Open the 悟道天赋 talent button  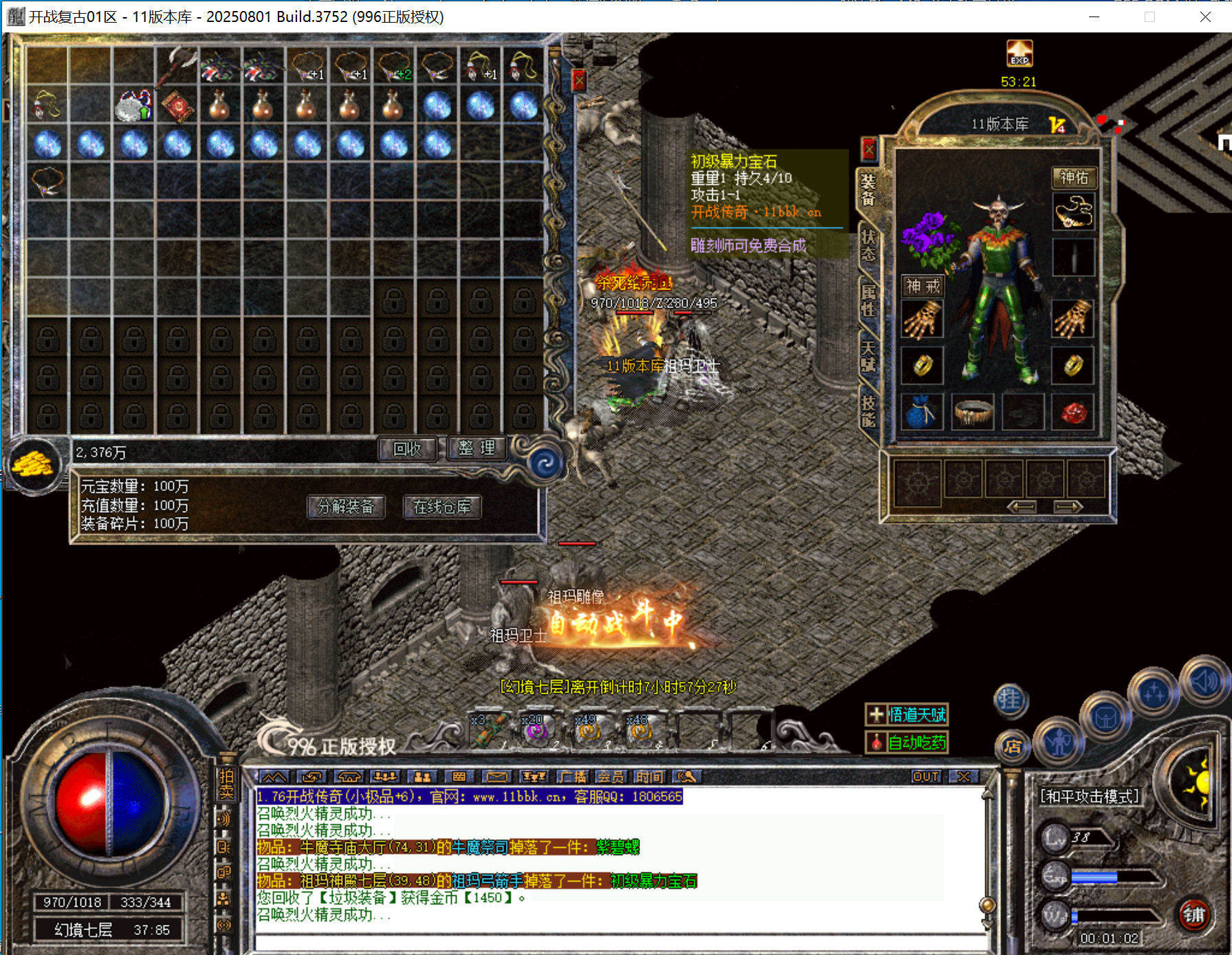(907, 715)
